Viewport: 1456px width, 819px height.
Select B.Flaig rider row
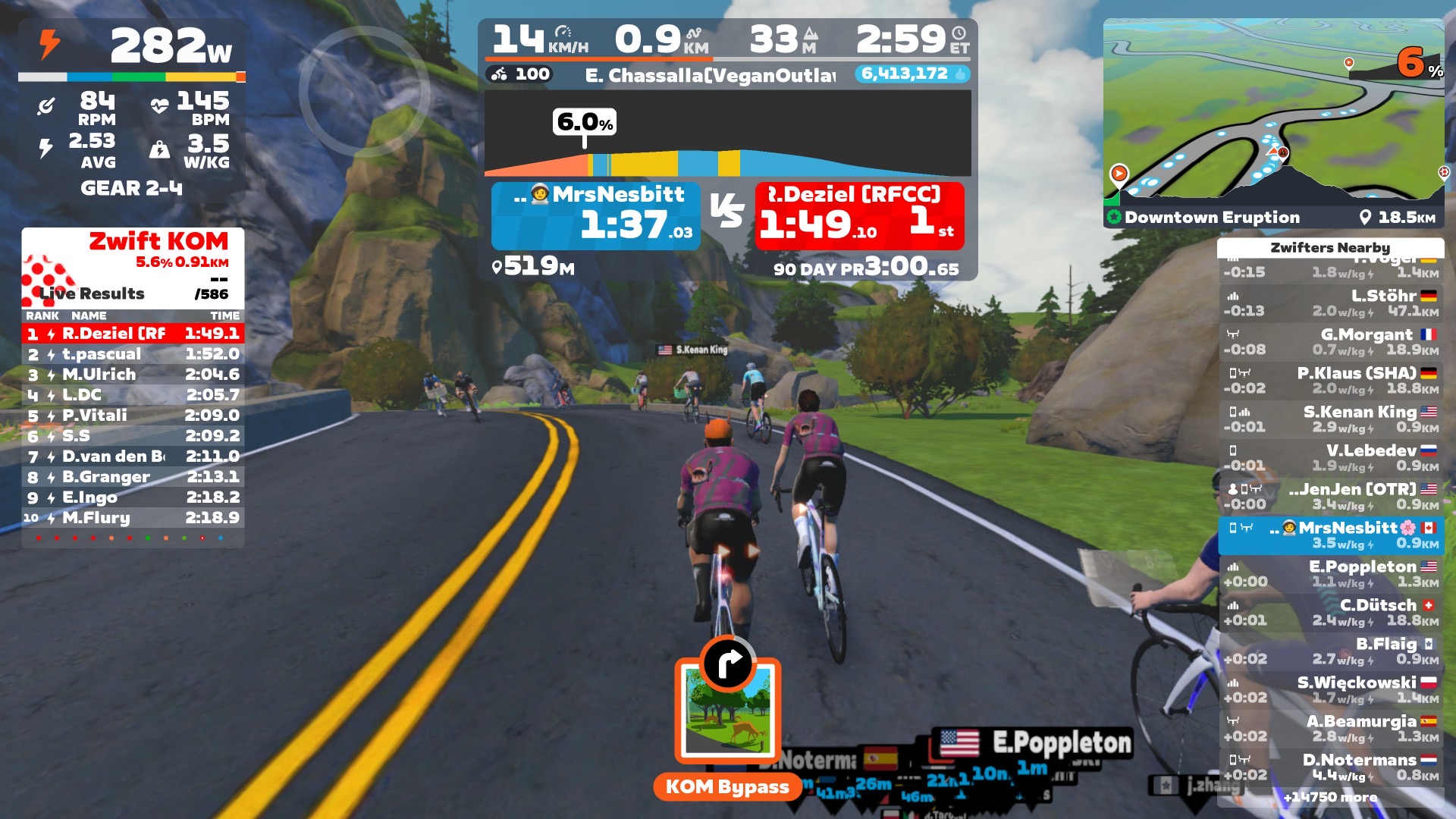pyautogui.click(x=1331, y=651)
